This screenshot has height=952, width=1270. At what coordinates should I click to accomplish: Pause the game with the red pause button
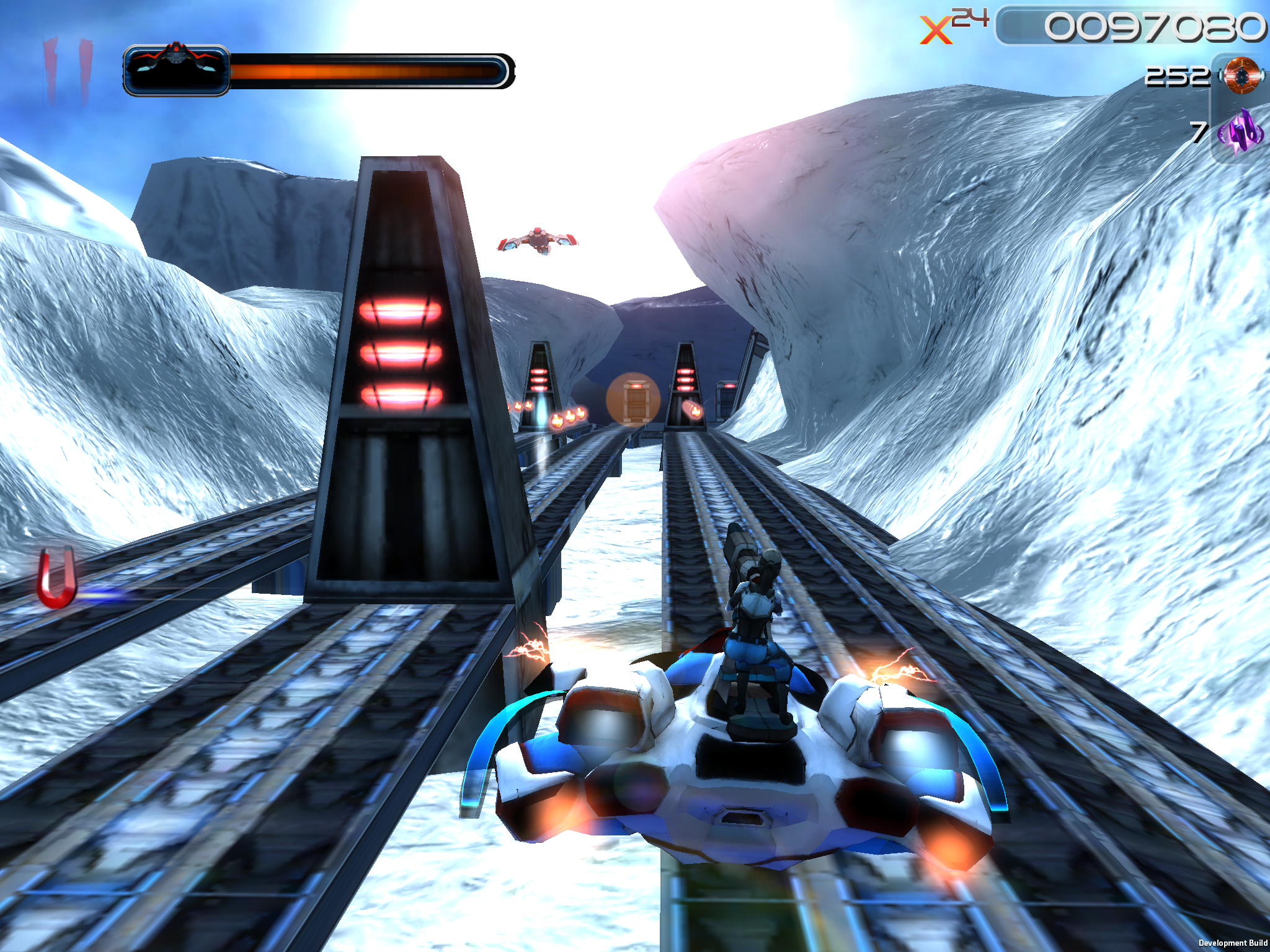67,69
